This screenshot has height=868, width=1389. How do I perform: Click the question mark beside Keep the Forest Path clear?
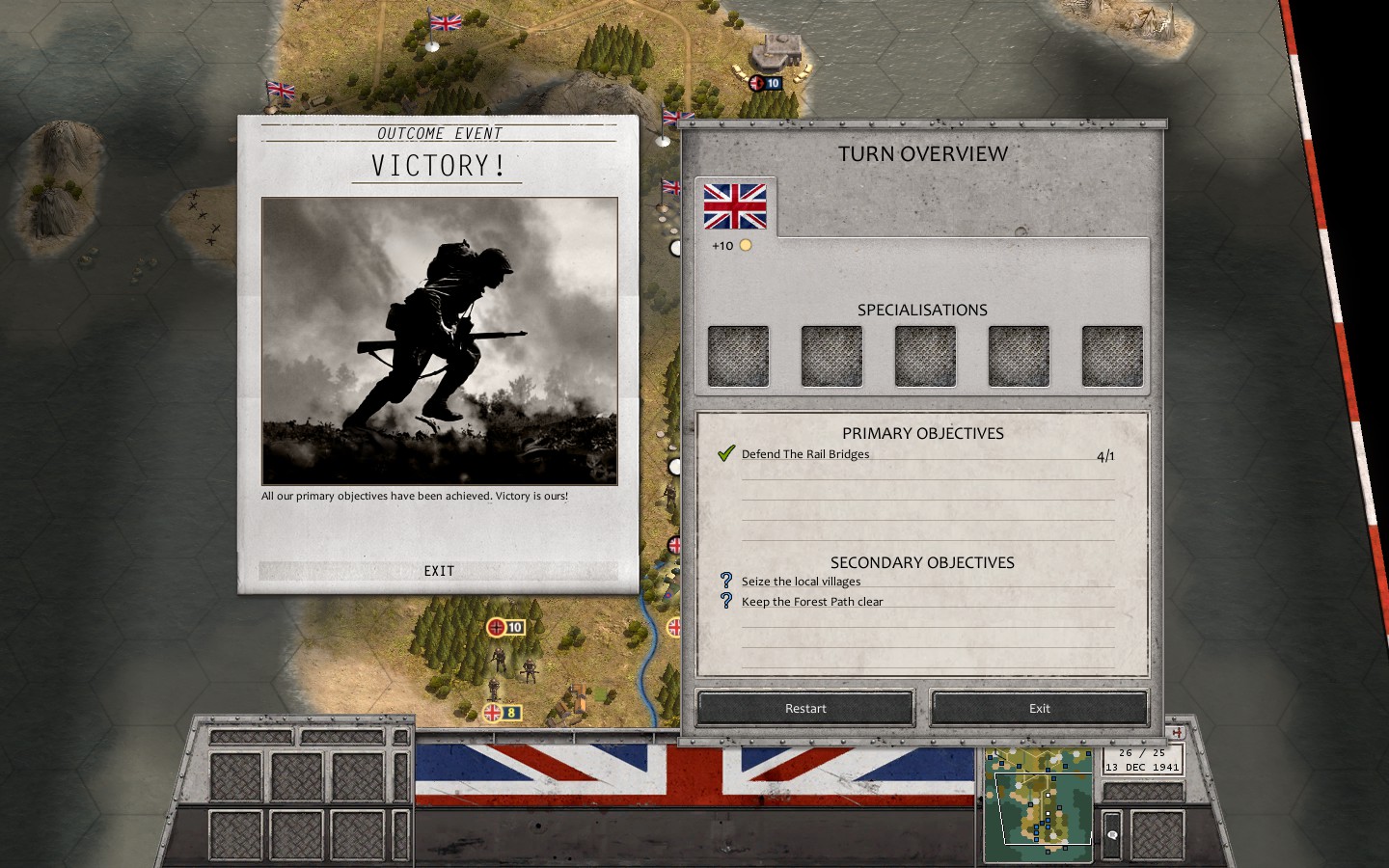click(x=726, y=601)
